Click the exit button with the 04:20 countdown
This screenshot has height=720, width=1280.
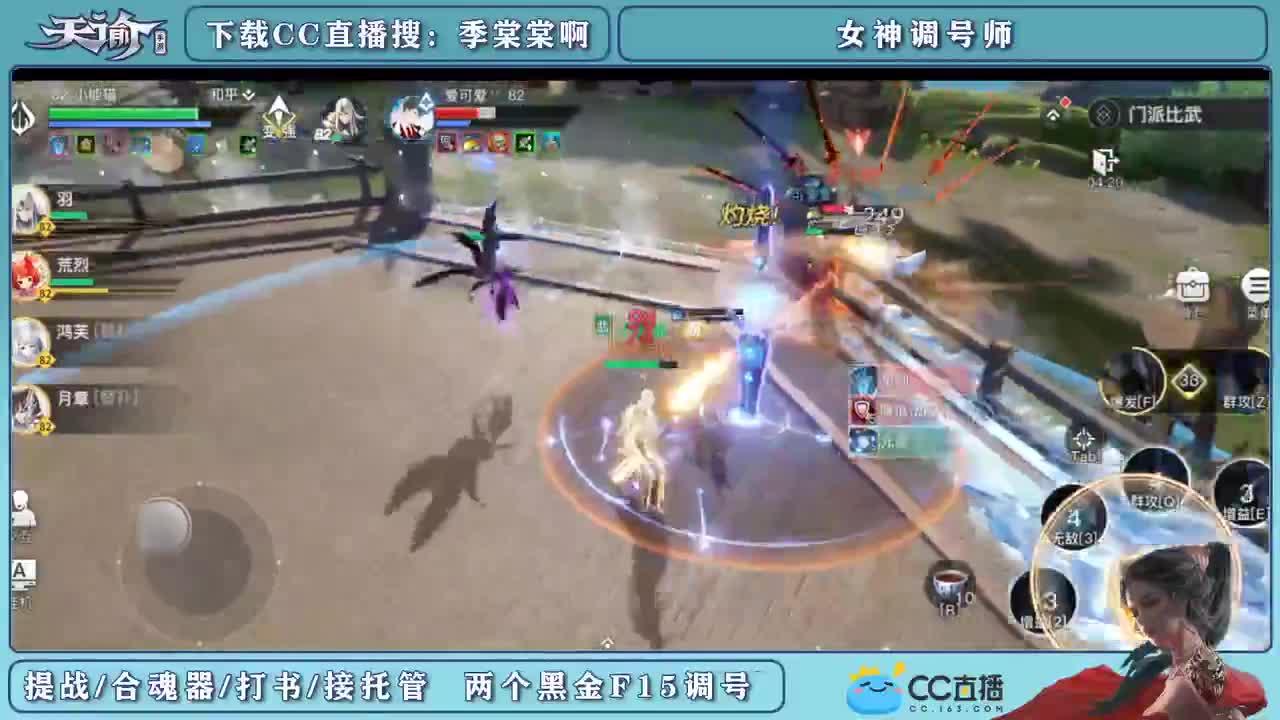tap(1105, 162)
